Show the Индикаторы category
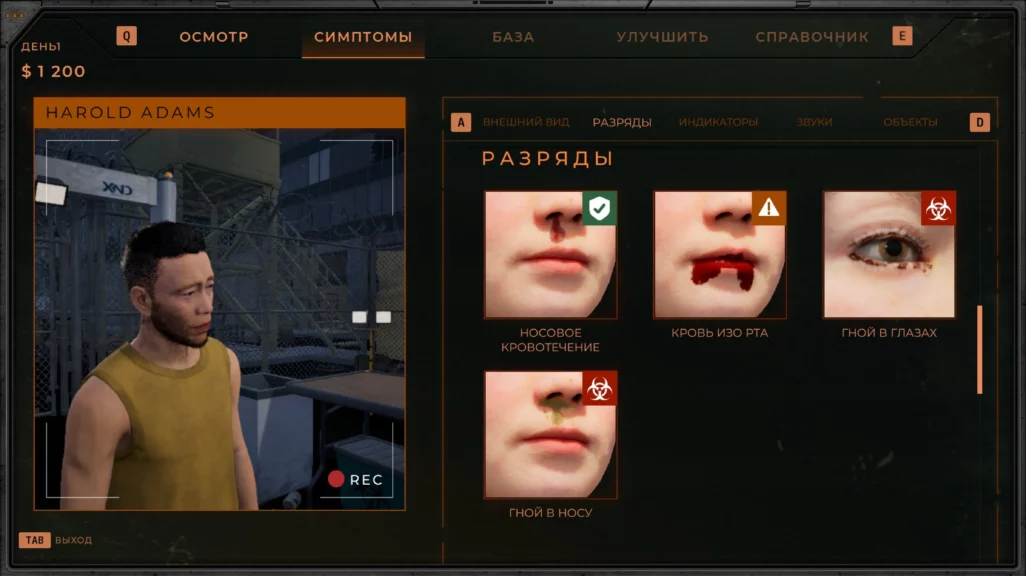Viewport: 1026px width, 576px height. pos(718,122)
